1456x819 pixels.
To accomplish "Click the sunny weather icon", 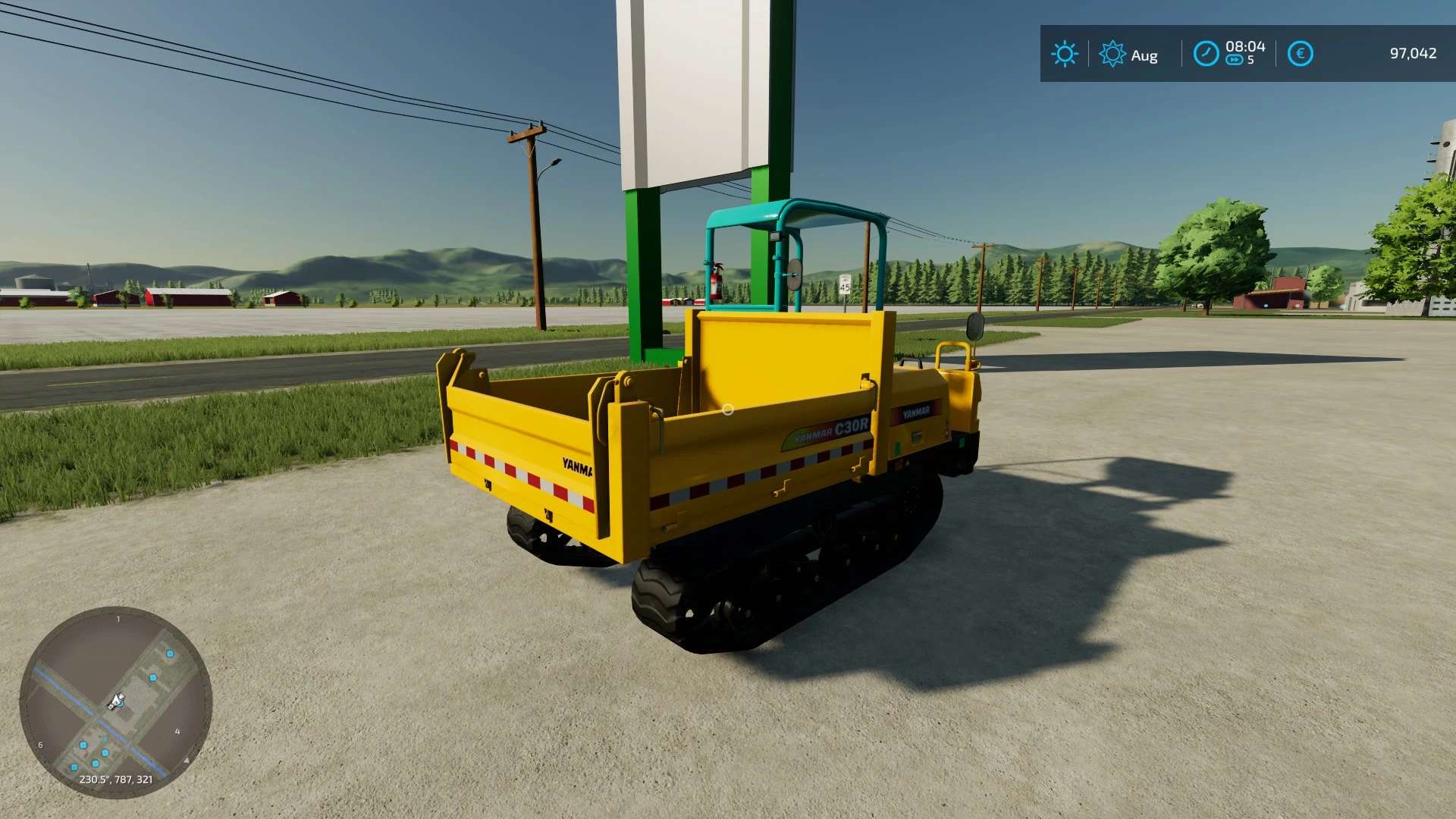I will click(x=1064, y=54).
